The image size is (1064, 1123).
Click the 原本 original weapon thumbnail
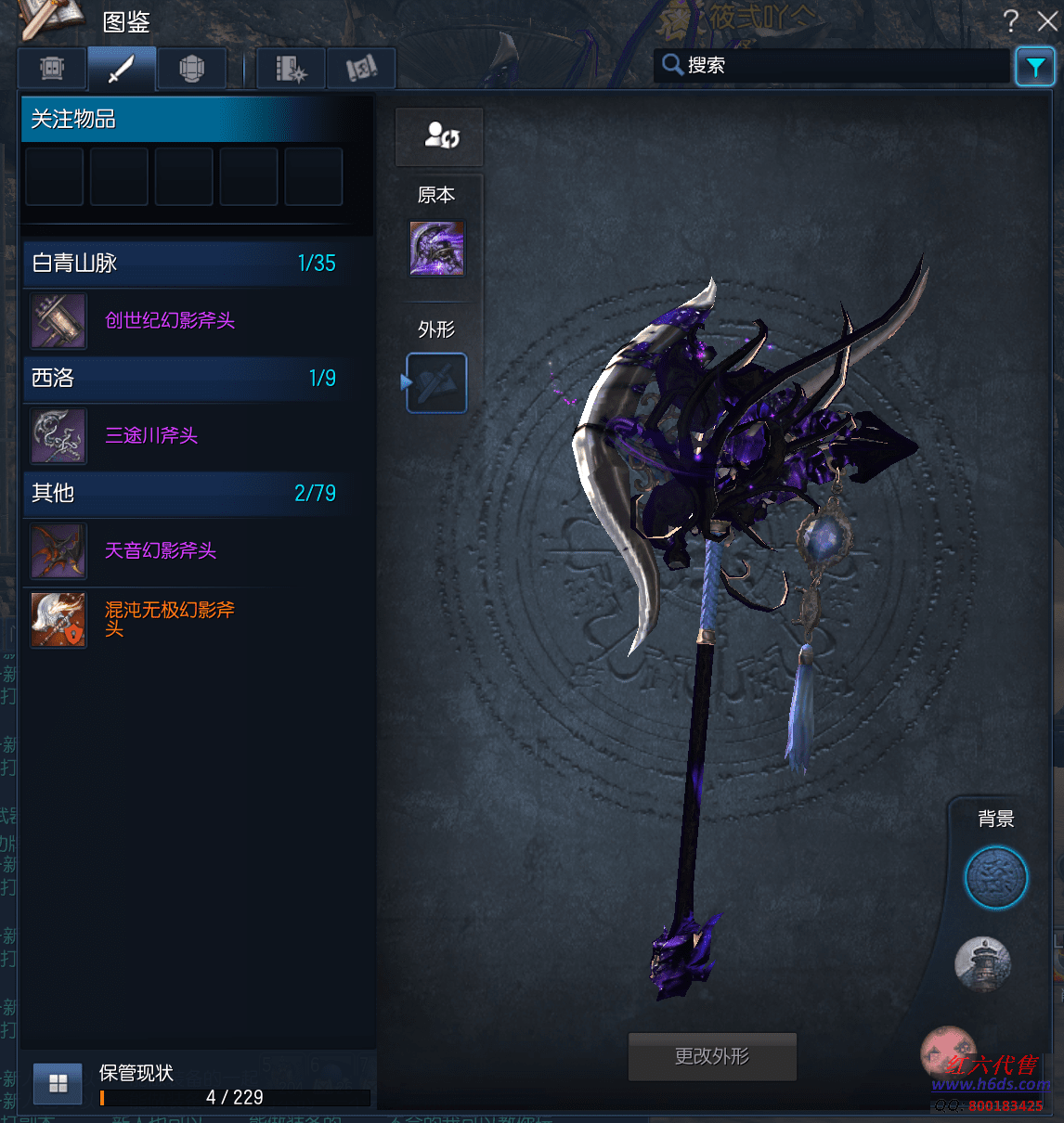pyautogui.click(x=437, y=249)
